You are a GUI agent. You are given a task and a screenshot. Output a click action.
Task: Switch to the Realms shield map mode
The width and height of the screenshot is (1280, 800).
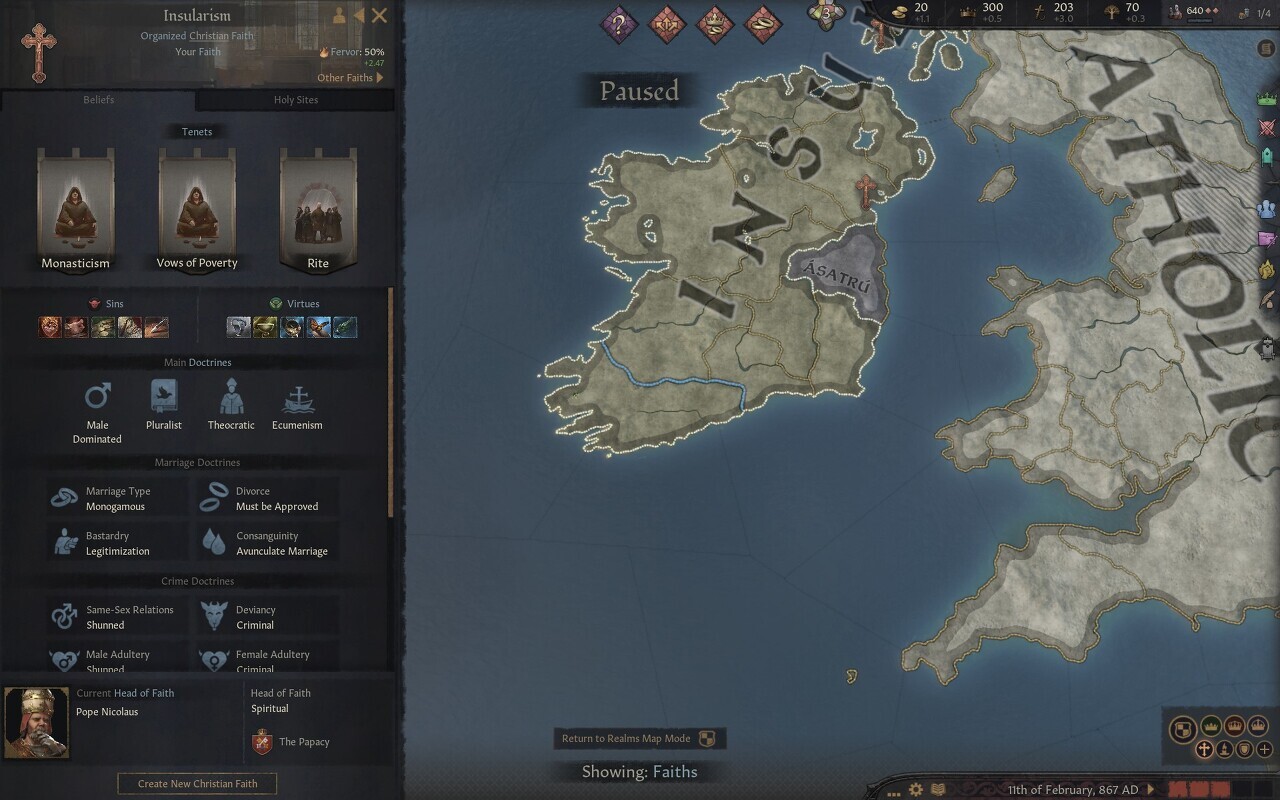[1183, 729]
